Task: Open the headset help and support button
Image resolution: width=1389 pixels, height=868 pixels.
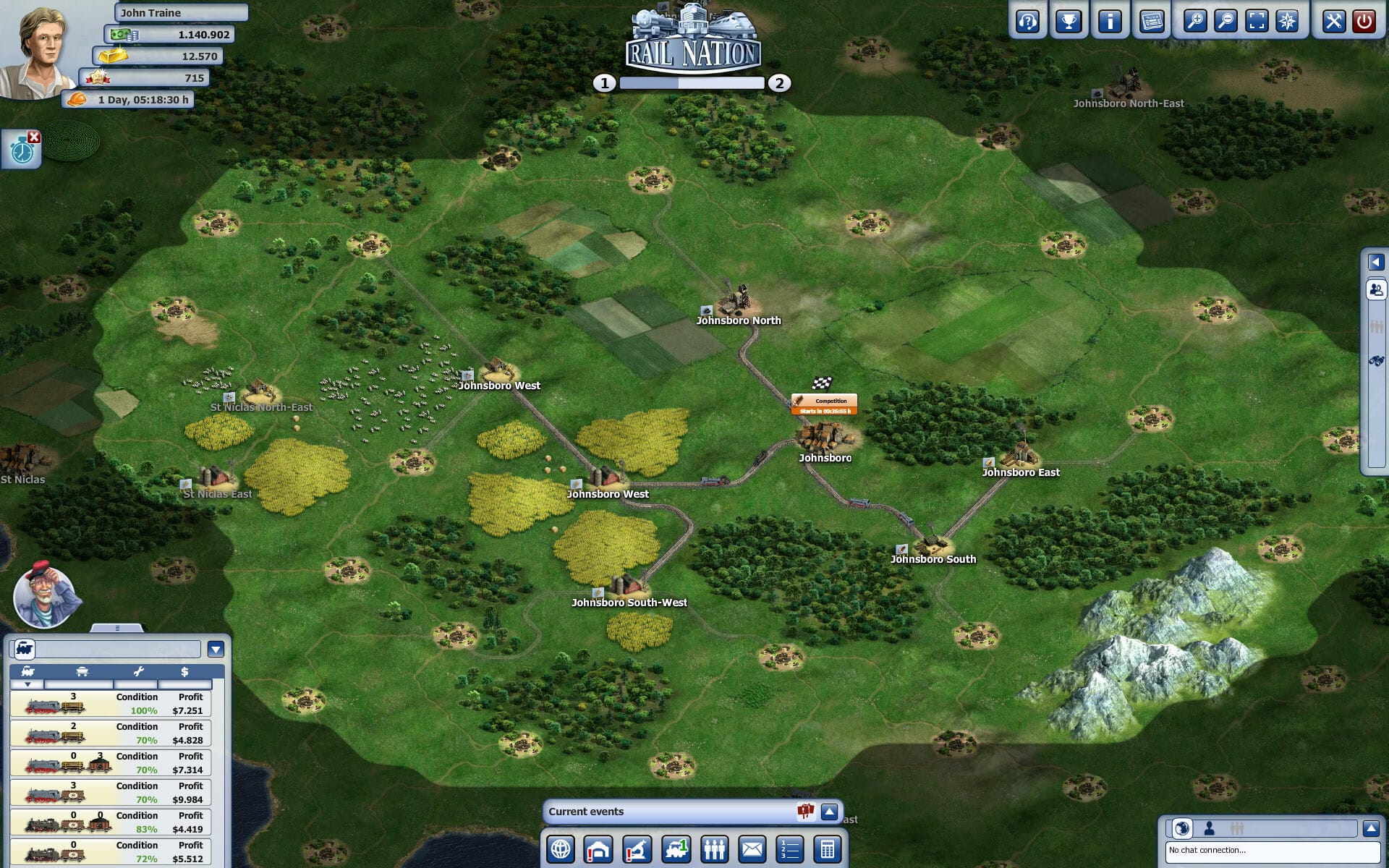Action: [1027, 21]
